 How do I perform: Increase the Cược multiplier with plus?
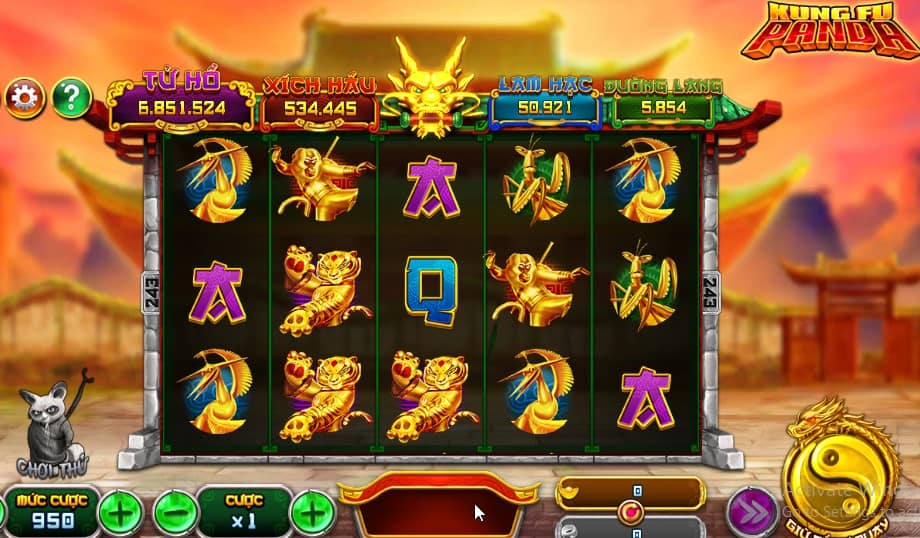tap(312, 514)
